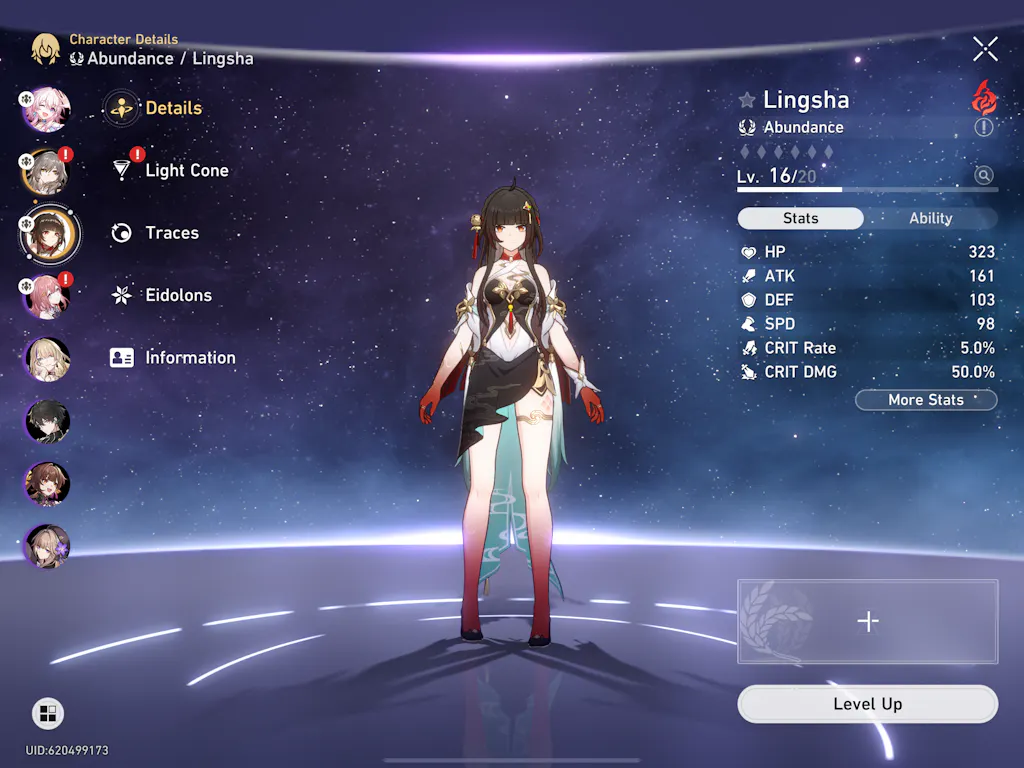Mark Lingsha with the star icon
The width and height of the screenshot is (1024, 768).
tap(747, 100)
